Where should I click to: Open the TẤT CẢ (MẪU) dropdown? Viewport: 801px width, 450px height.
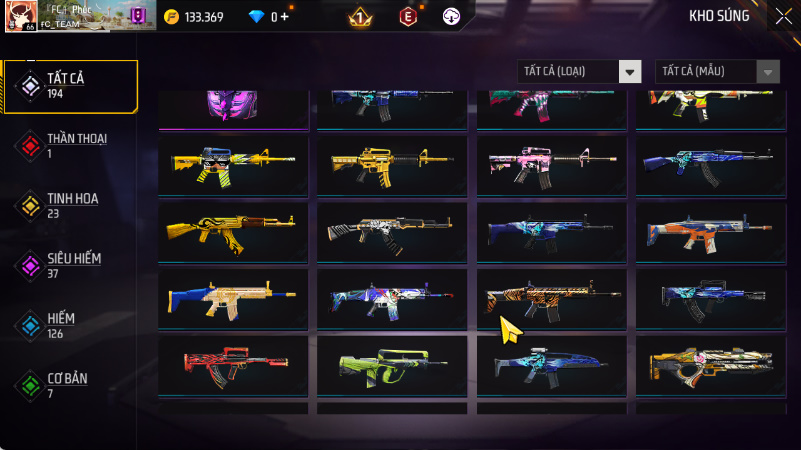(717, 71)
